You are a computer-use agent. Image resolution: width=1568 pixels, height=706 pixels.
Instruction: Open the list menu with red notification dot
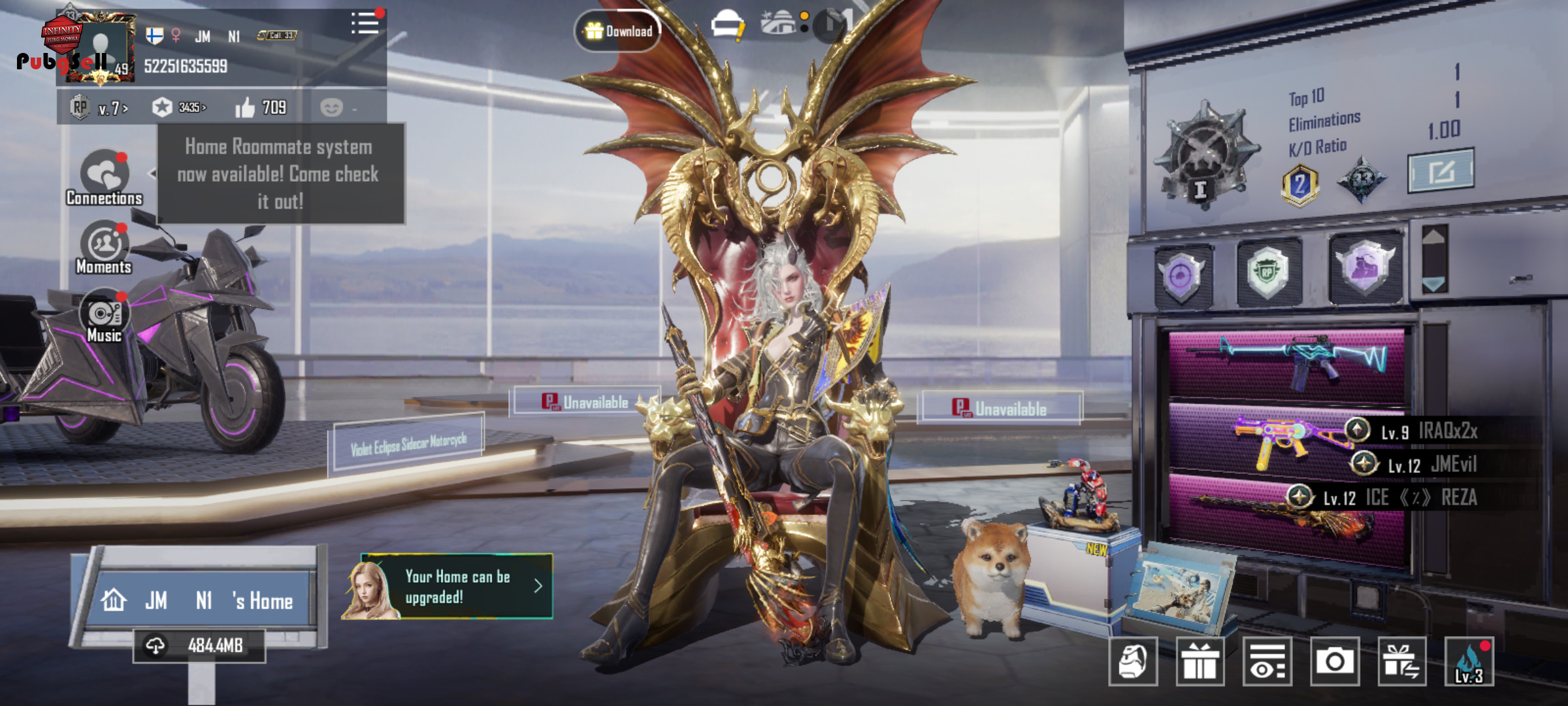(365, 24)
